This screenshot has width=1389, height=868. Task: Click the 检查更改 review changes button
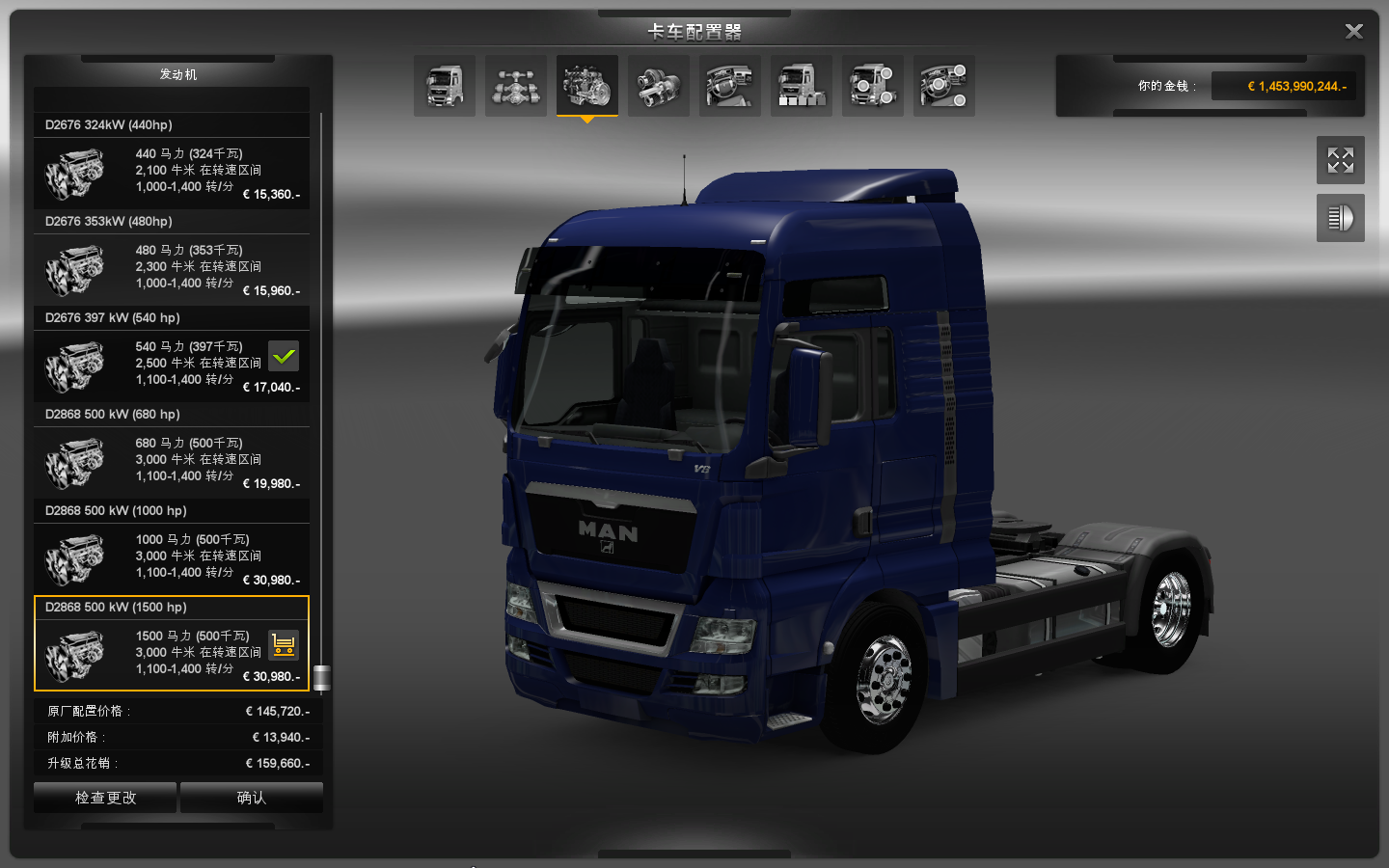105,798
